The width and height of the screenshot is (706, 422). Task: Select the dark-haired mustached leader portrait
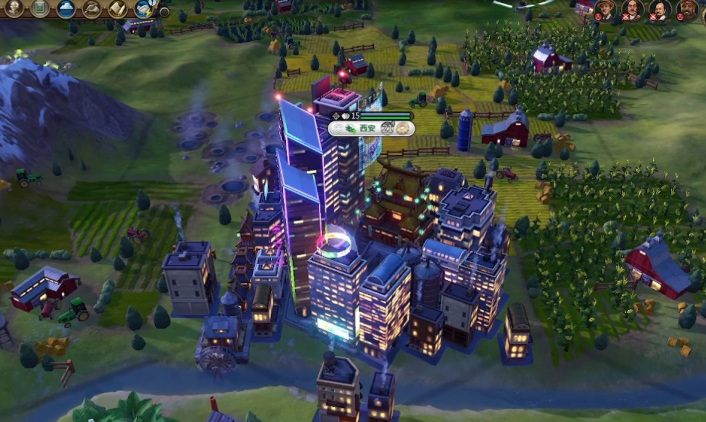pyautogui.click(x=634, y=10)
